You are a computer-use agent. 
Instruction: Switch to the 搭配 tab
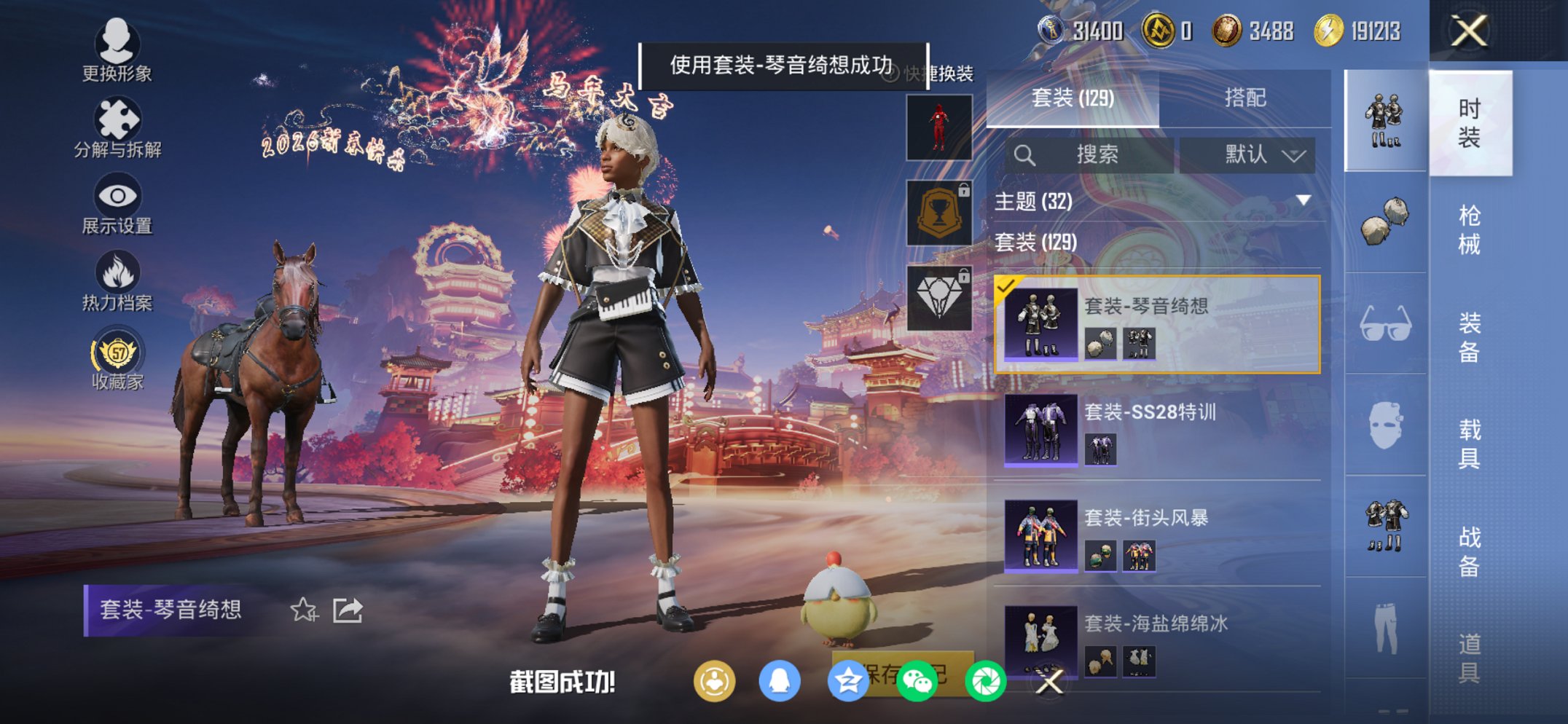[x=1247, y=98]
